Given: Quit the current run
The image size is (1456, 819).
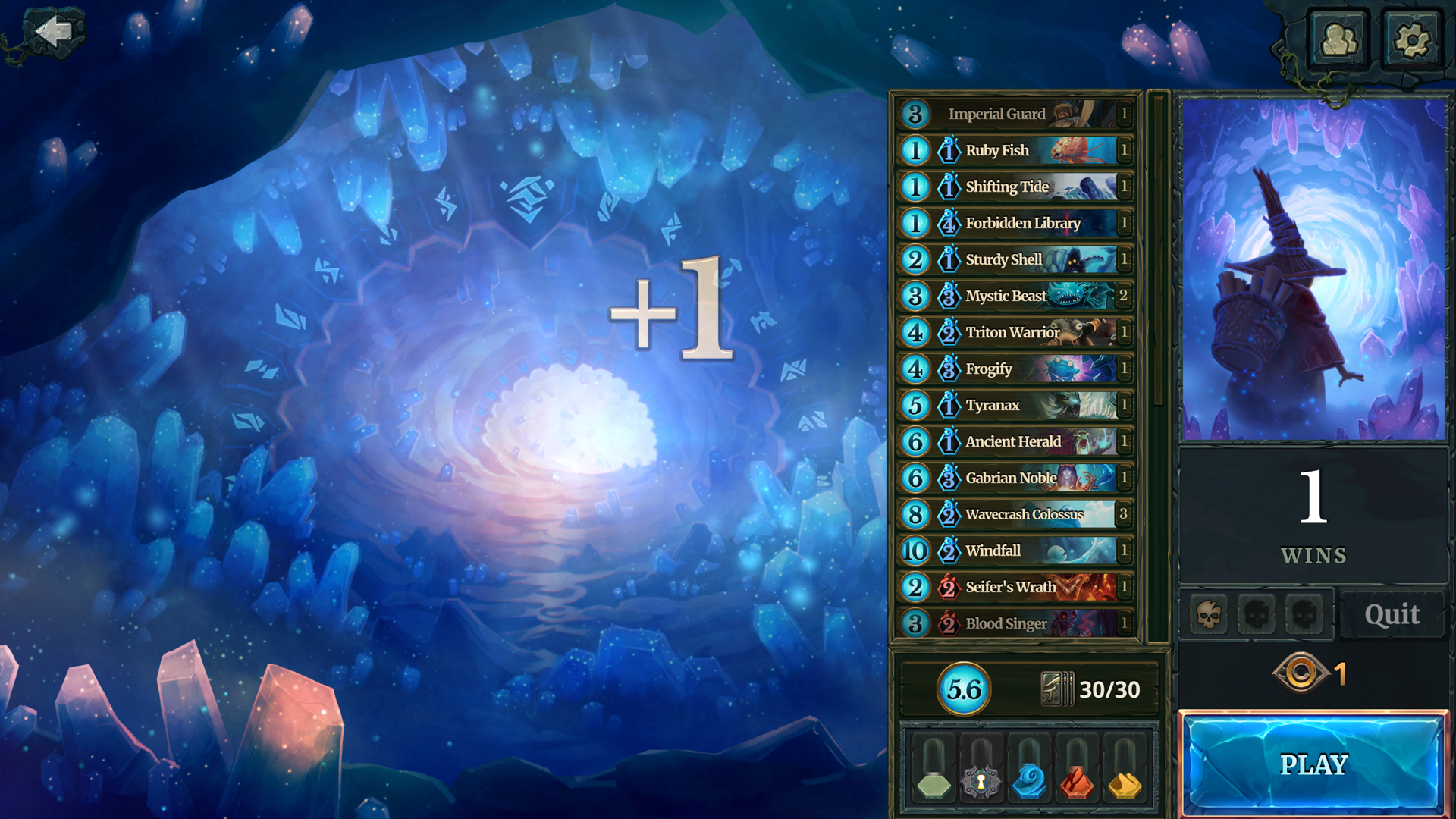Looking at the screenshot, I should [x=1392, y=614].
